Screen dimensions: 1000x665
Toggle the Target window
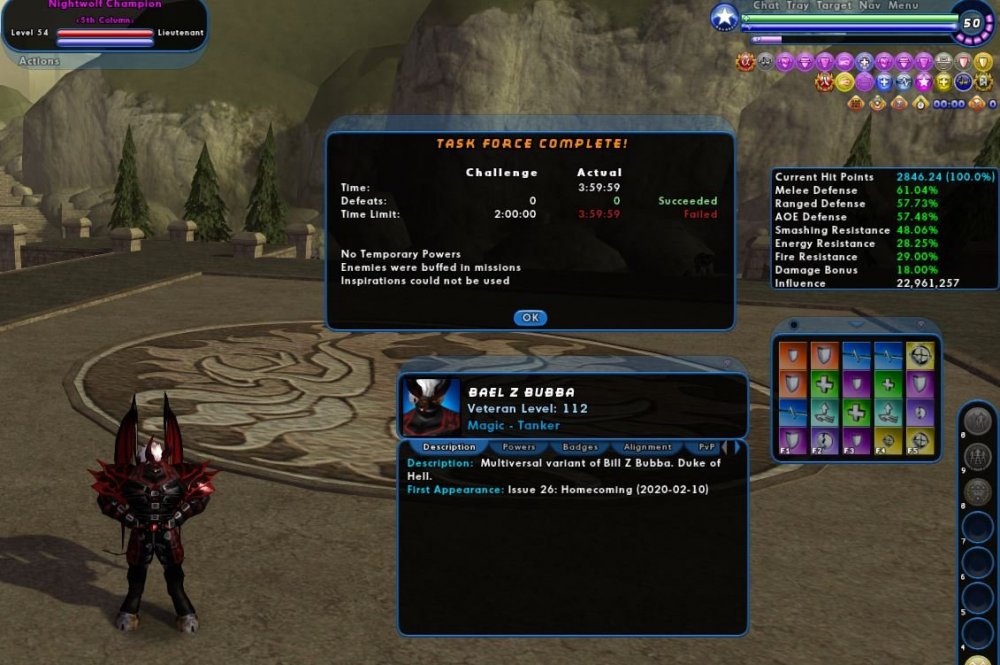(834, 6)
